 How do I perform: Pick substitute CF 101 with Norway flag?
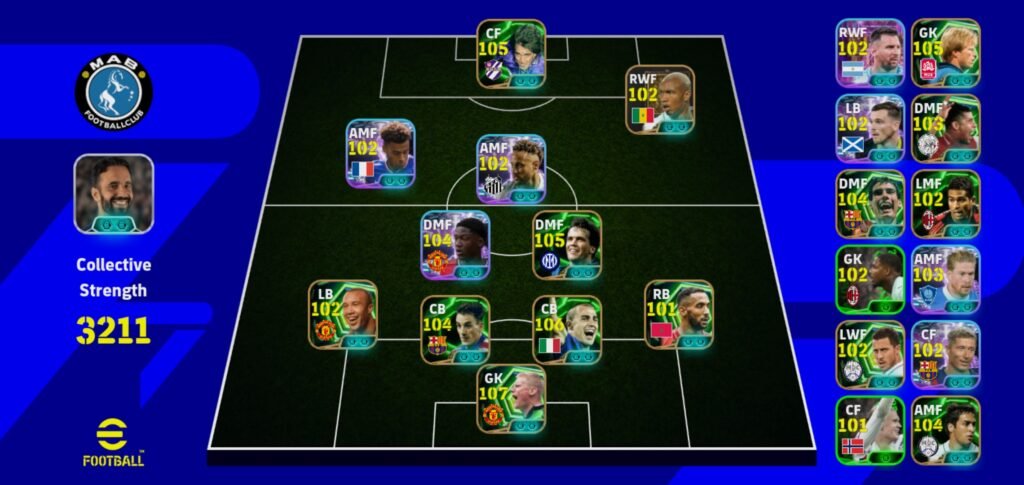point(870,430)
